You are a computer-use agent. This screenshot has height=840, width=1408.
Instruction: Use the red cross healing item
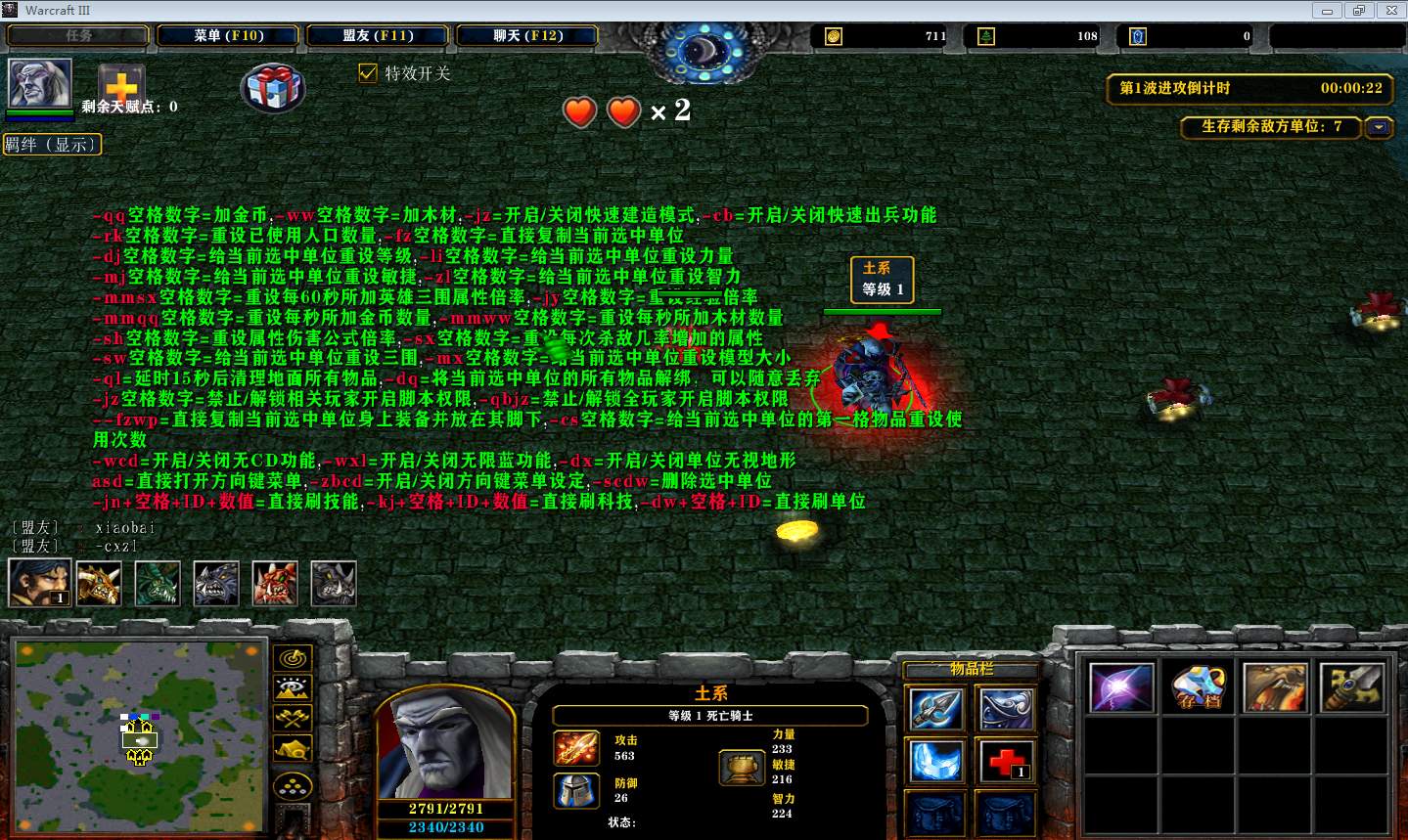1005,761
